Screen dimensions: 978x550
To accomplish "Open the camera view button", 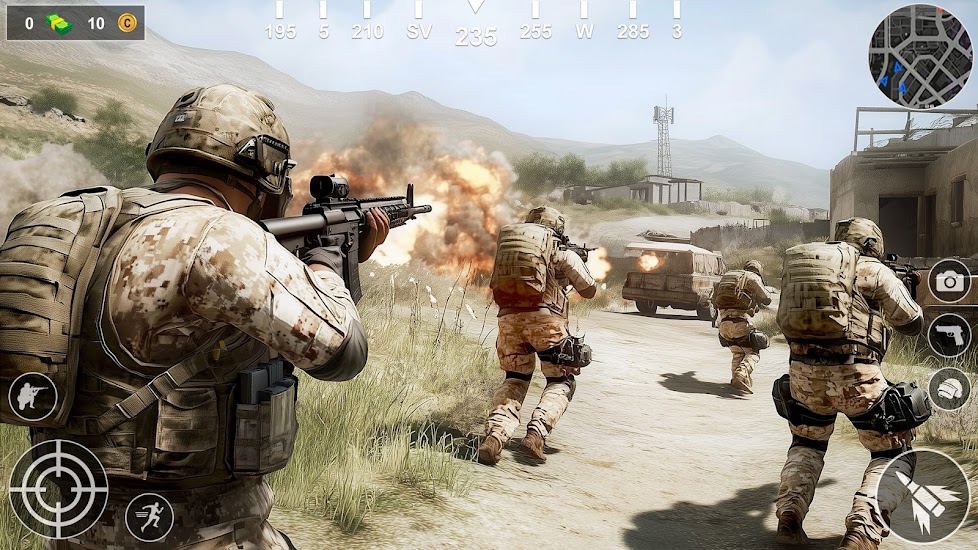I will click(x=949, y=281).
